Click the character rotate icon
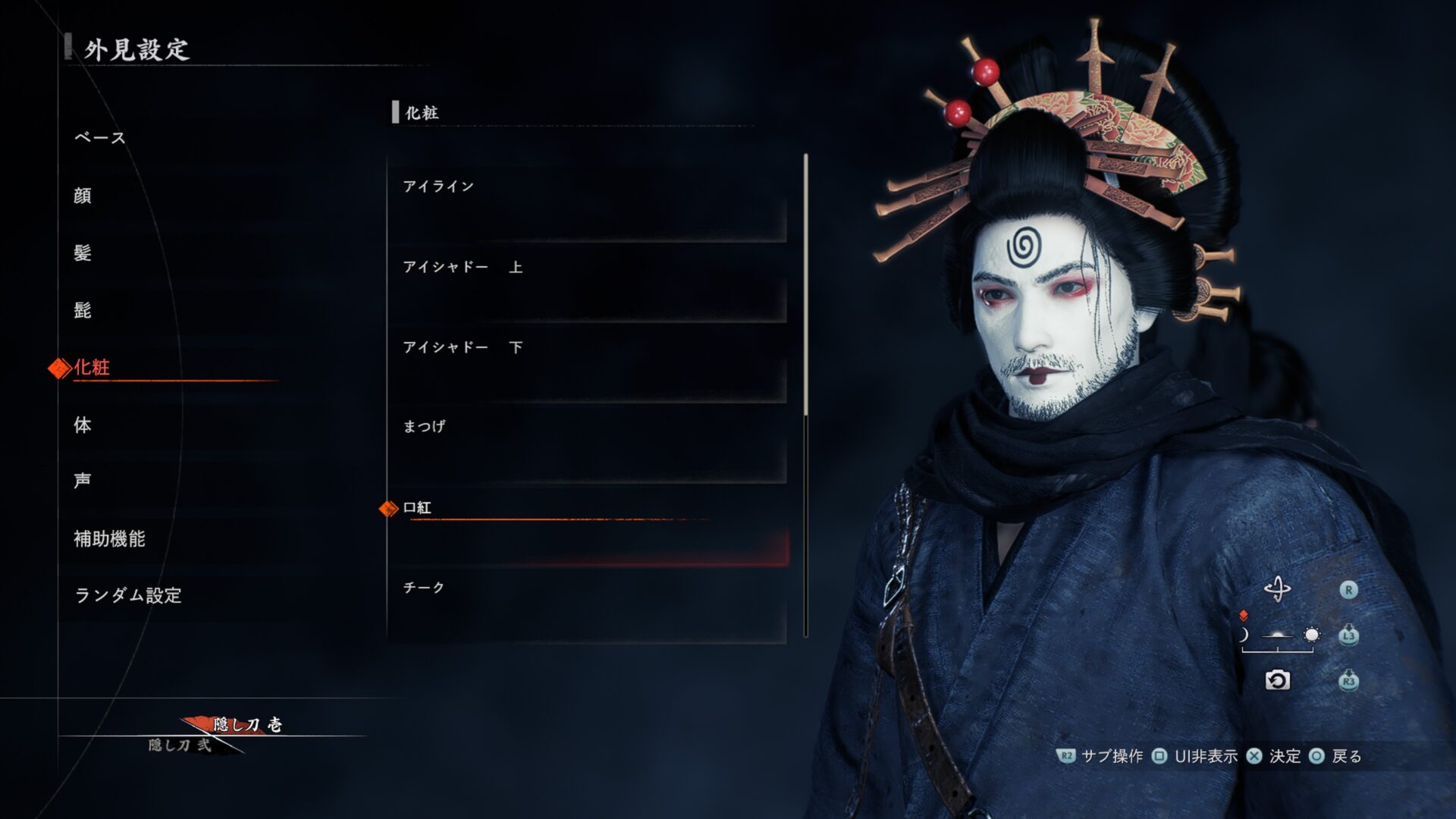The height and width of the screenshot is (819, 1456). click(x=1277, y=589)
